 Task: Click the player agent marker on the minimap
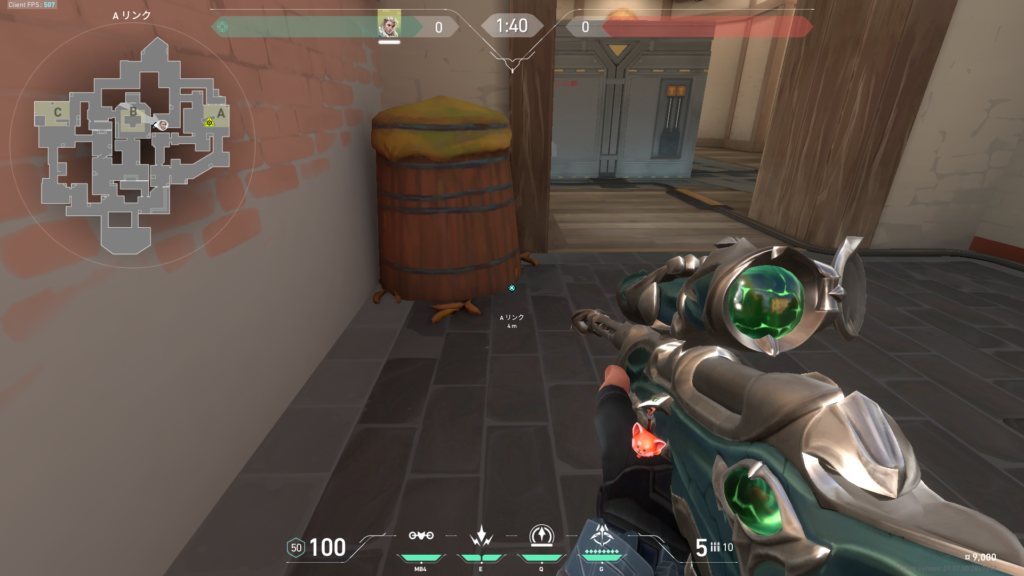pos(161,124)
